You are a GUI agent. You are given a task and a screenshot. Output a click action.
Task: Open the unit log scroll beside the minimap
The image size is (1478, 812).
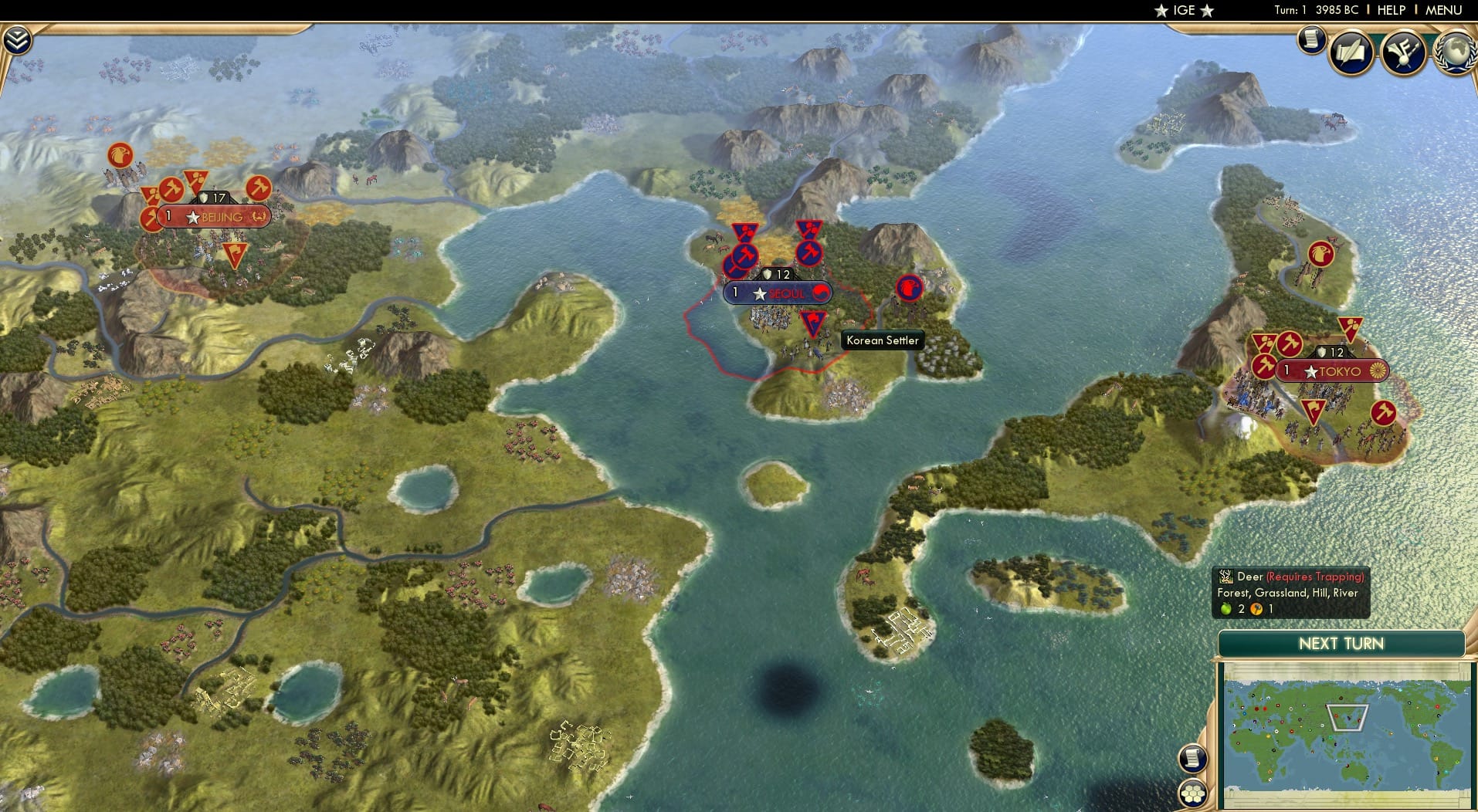click(x=1192, y=758)
